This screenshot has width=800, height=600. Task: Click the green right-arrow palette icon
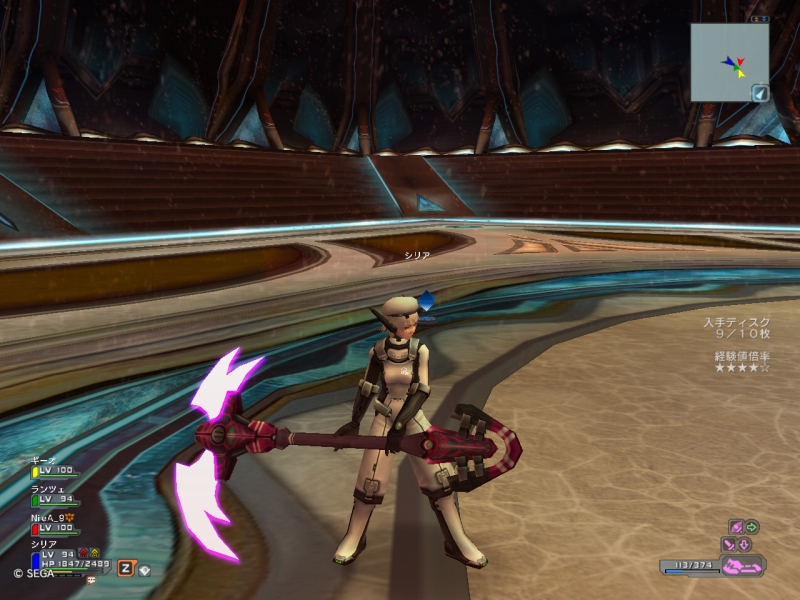752,526
